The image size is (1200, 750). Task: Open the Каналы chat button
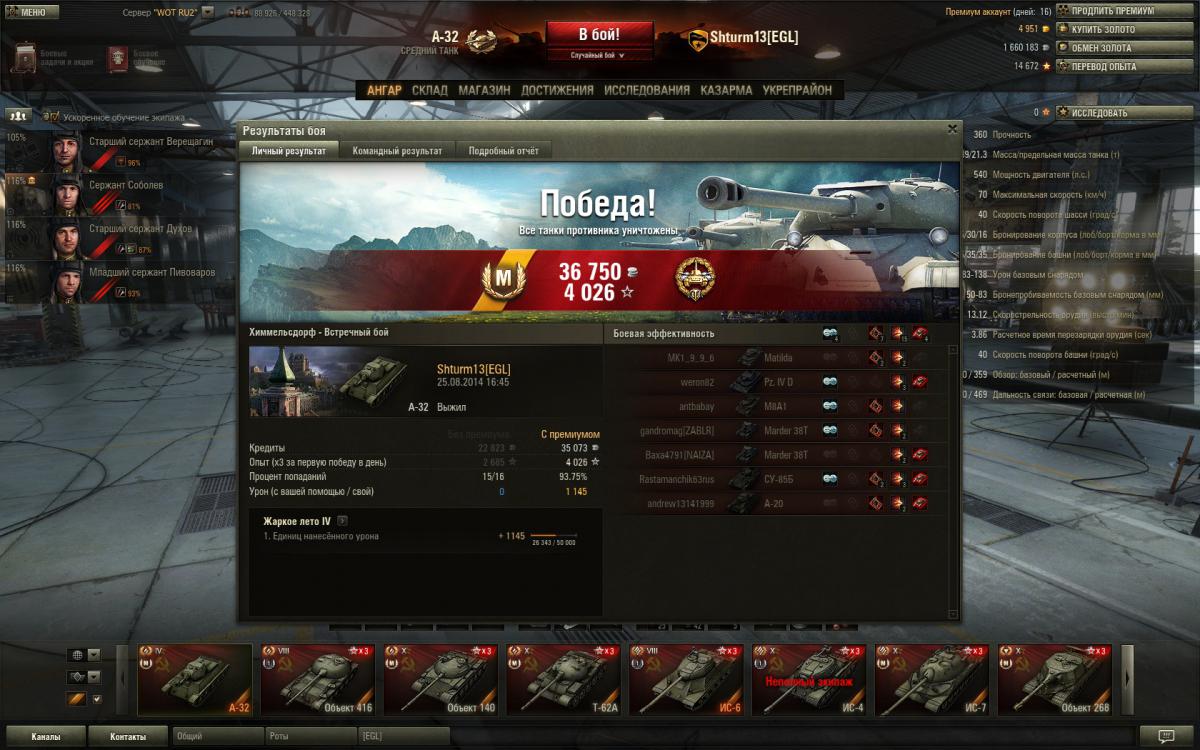point(45,737)
